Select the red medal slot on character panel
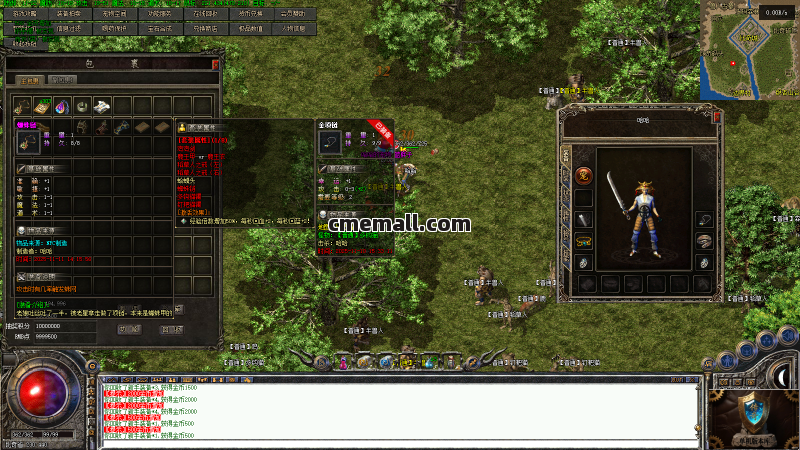Image resolution: width=800 pixels, height=450 pixels. tap(585, 177)
